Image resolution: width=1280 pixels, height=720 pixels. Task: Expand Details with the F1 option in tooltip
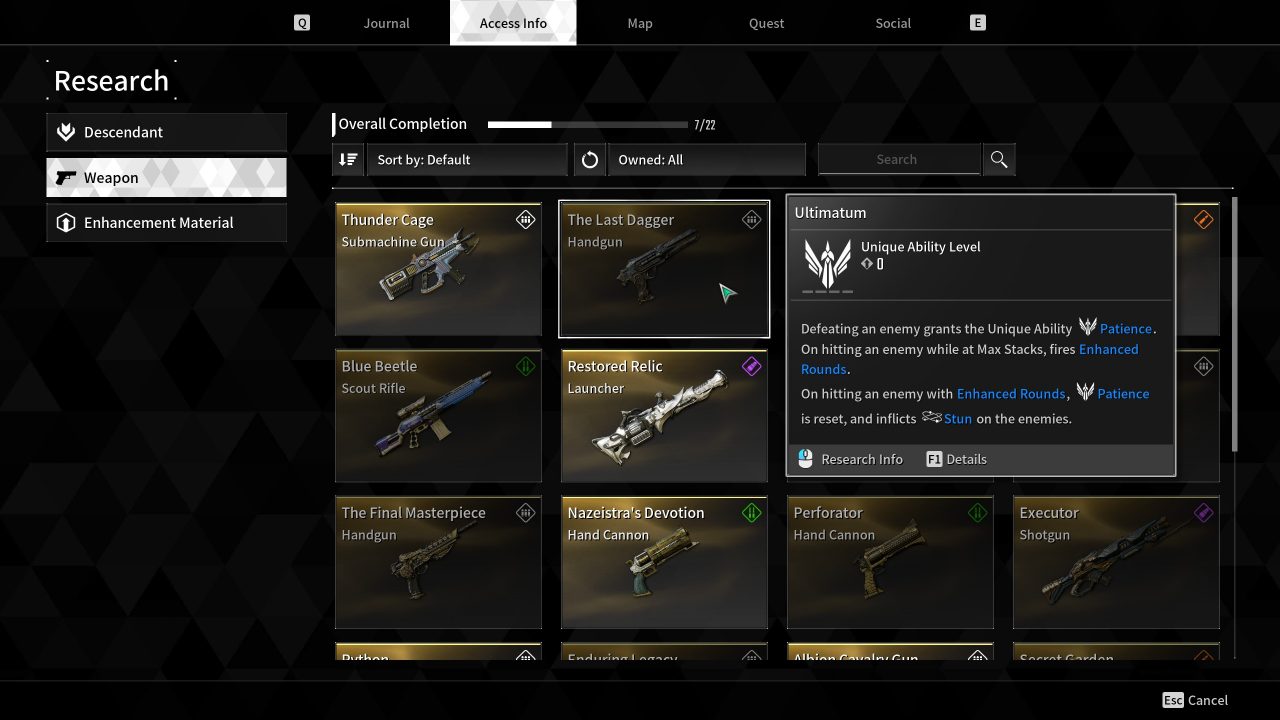955,459
